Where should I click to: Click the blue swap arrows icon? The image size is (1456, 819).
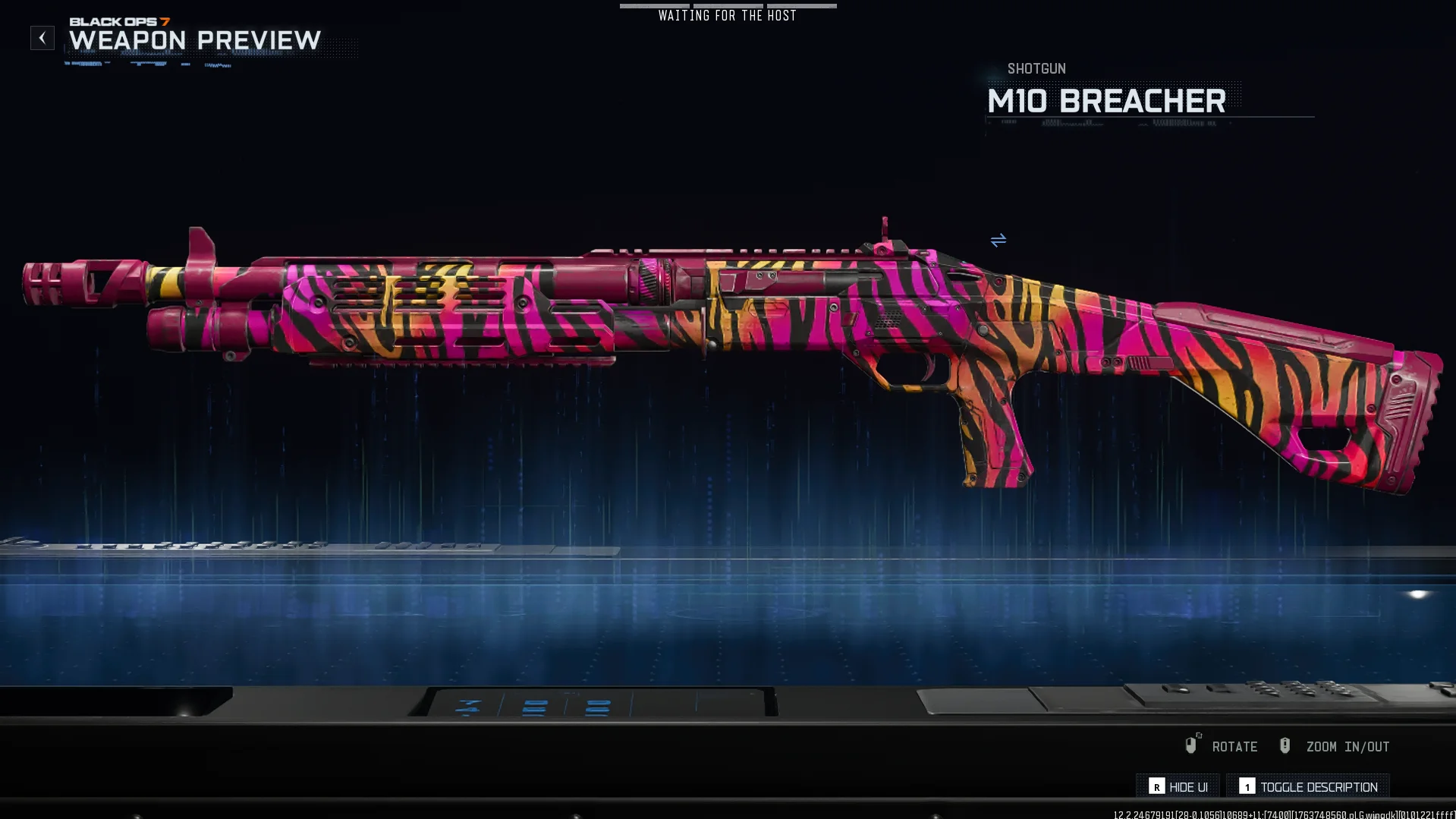[998, 240]
